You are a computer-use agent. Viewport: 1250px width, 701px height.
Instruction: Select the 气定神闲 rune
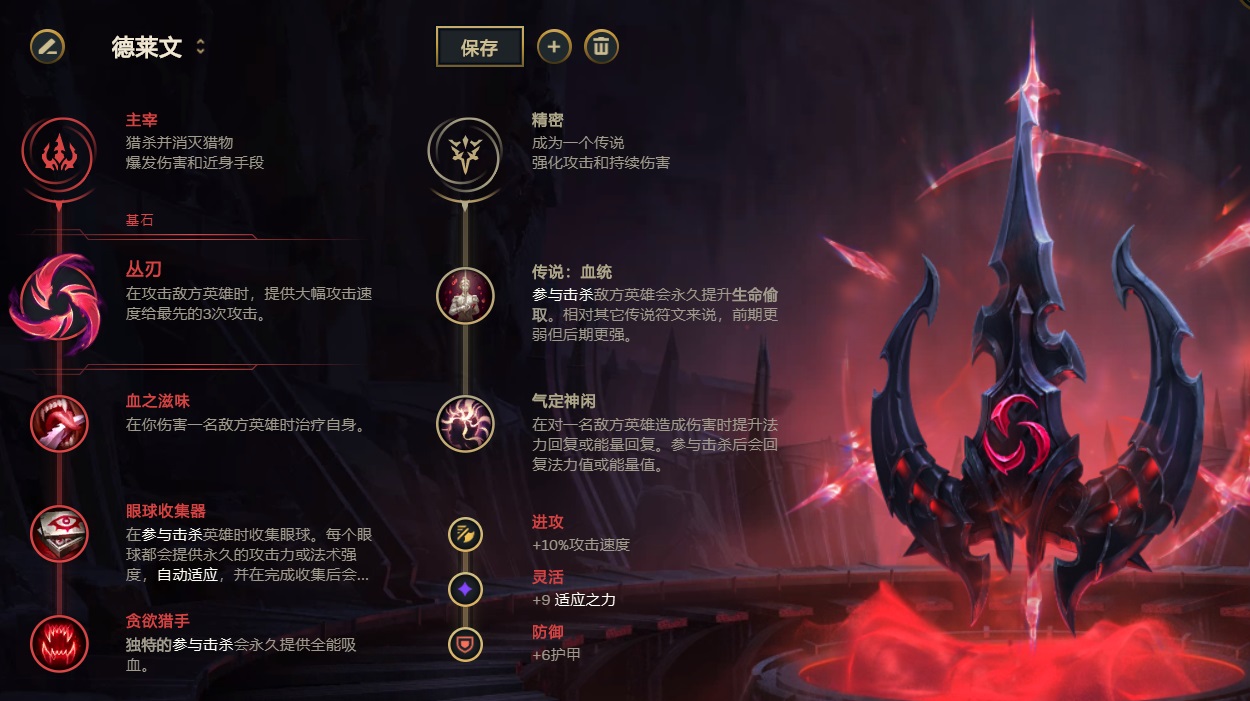465,423
